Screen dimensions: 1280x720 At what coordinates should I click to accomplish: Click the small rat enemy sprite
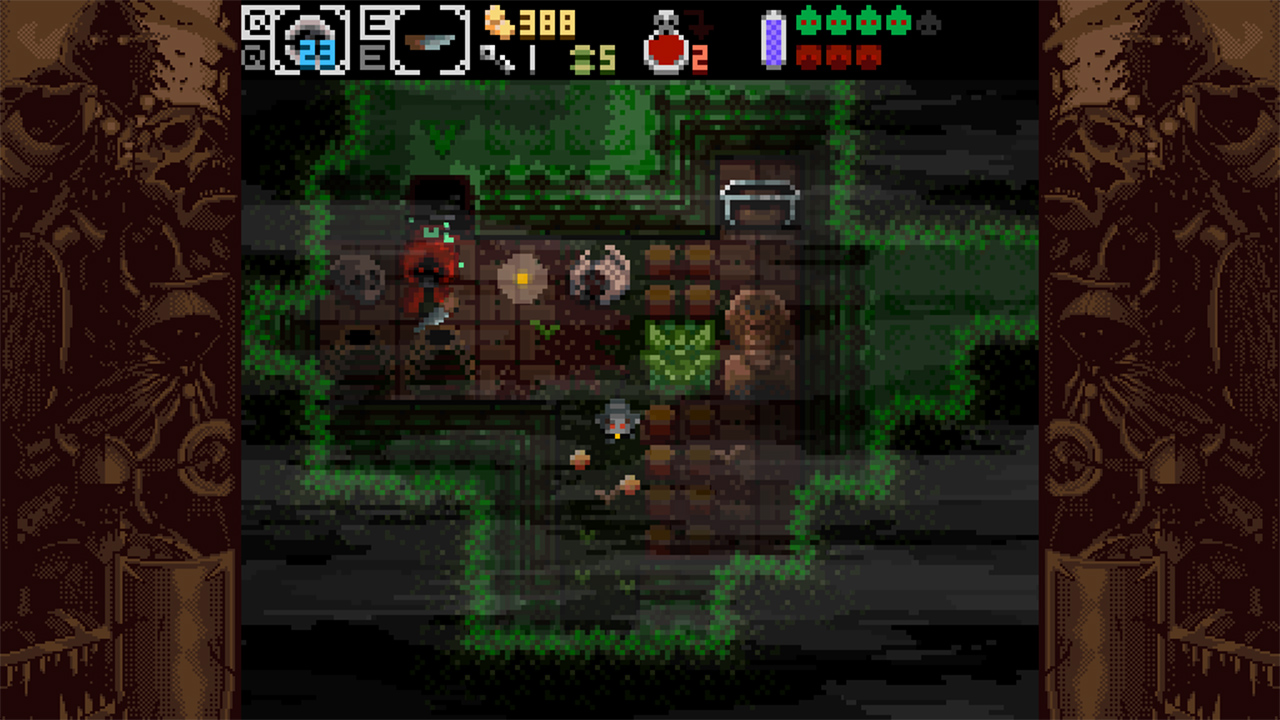(x=618, y=421)
